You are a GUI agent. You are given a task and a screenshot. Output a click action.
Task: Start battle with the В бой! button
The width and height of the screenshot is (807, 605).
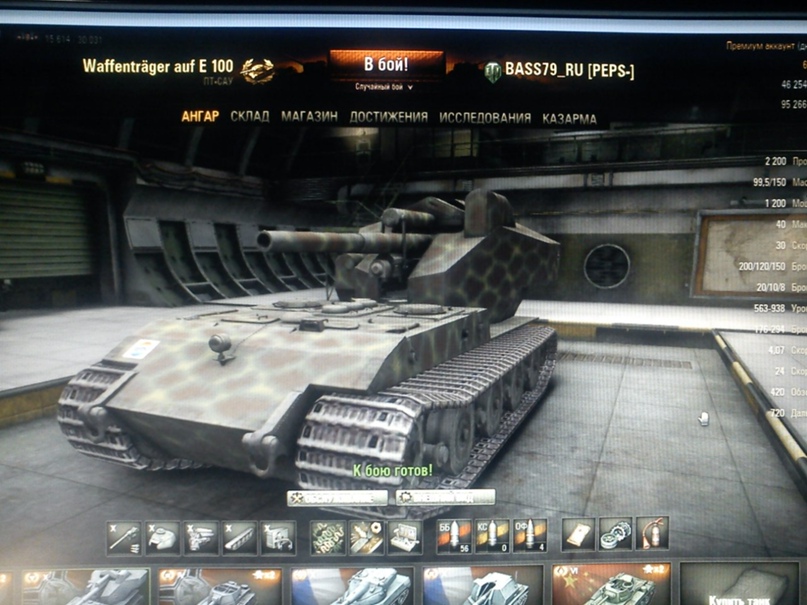point(386,66)
